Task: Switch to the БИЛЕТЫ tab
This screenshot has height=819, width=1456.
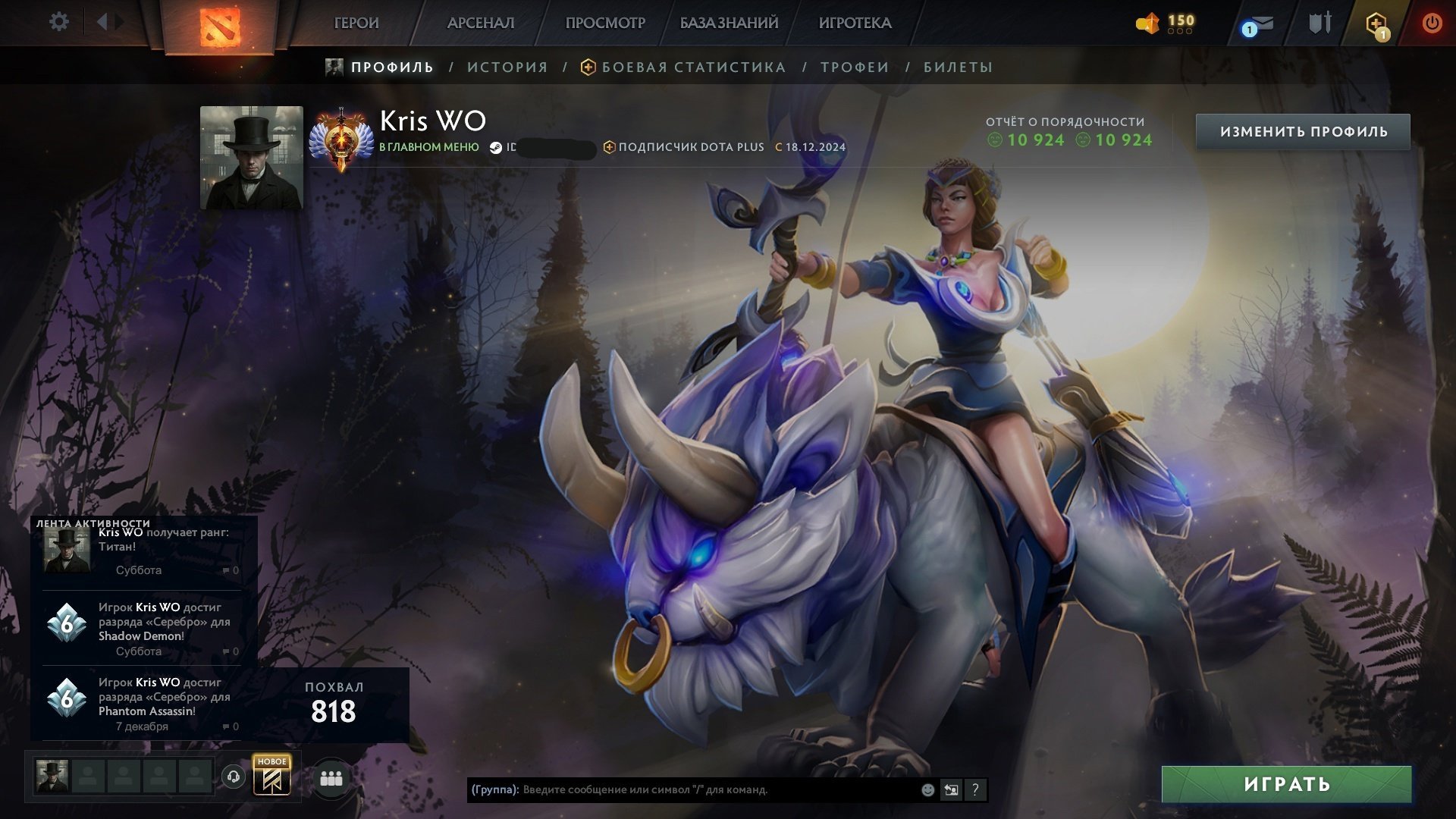Action: point(957,67)
